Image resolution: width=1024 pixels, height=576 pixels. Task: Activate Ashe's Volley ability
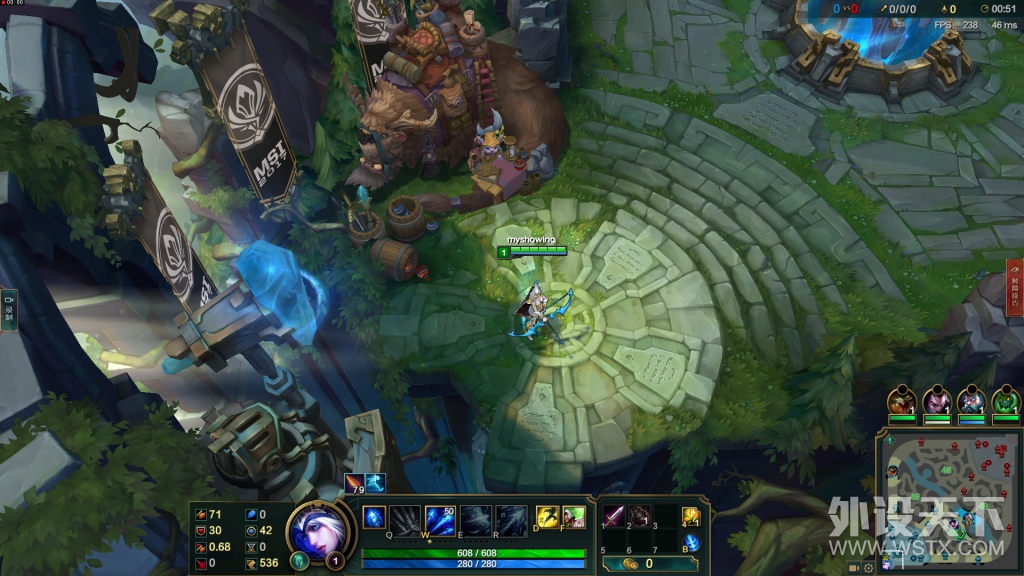(x=441, y=519)
